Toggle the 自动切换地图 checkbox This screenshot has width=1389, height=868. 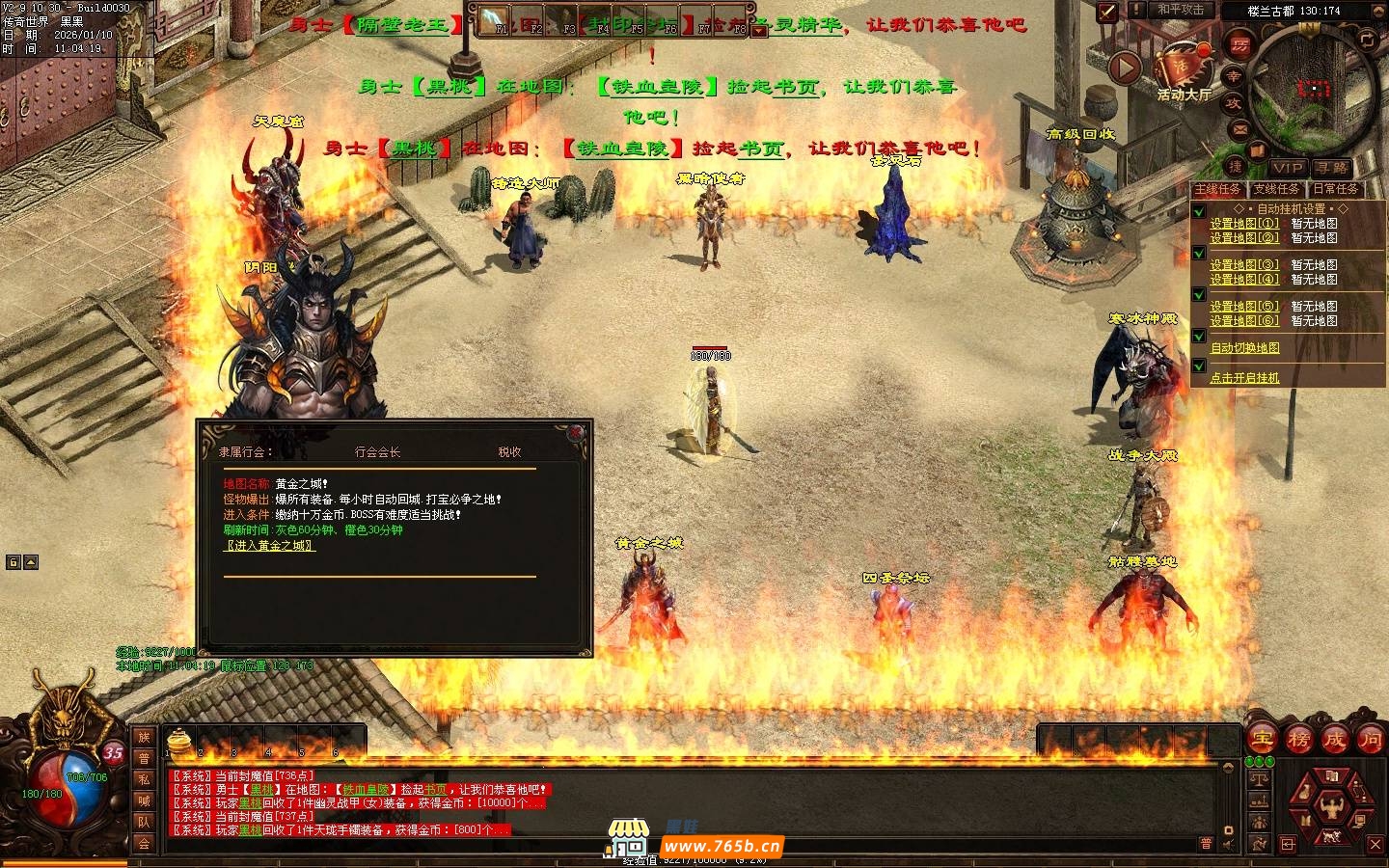pyautogui.click(x=1199, y=337)
